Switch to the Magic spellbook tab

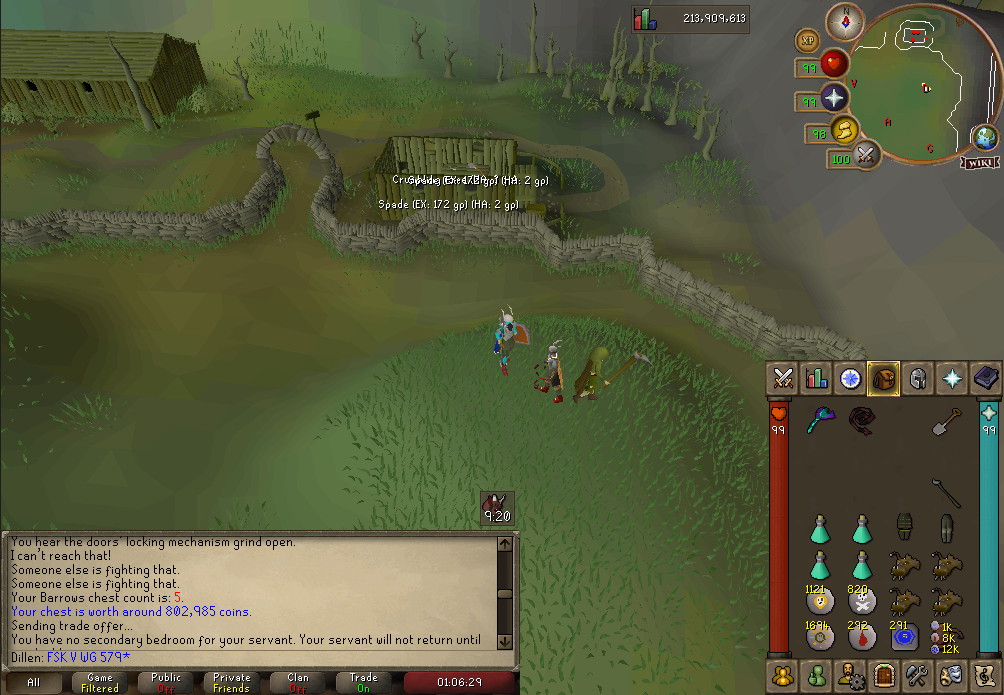(x=985, y=378)
